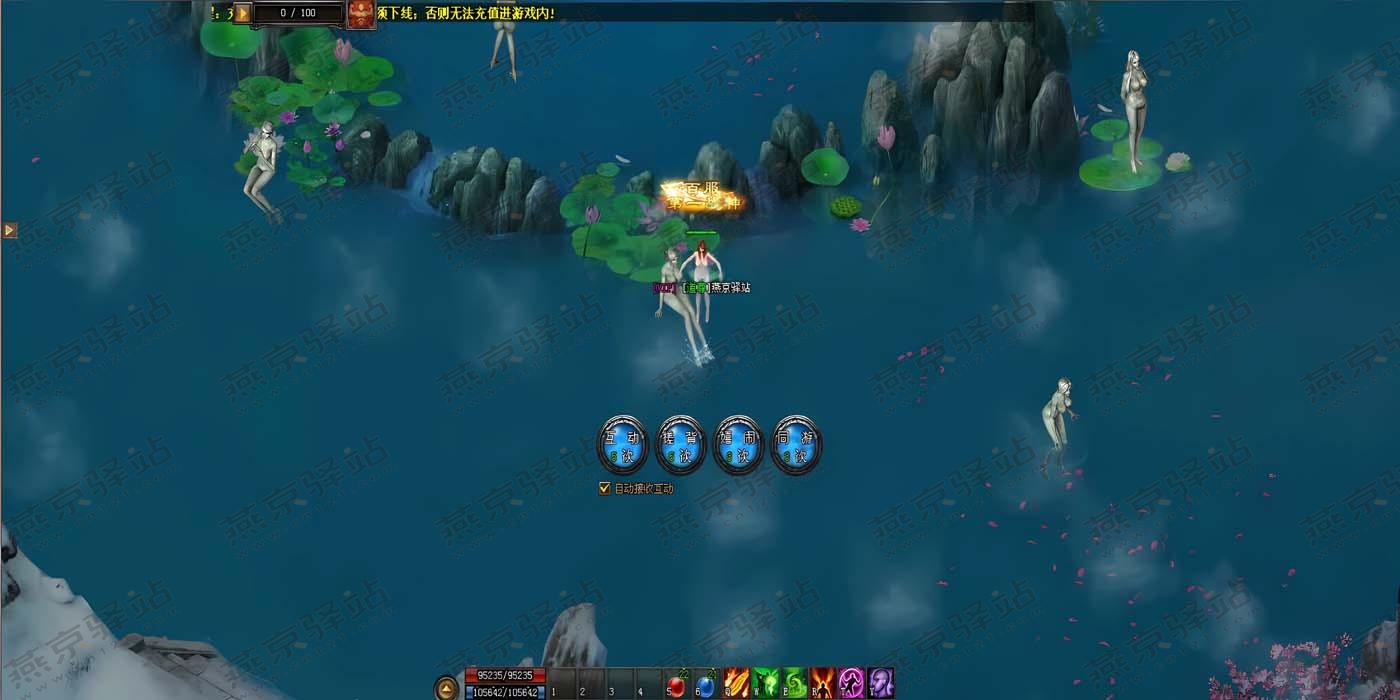Use the purple circle figure T skill
Screen dimensions: 1400x700
pos(852,684)
